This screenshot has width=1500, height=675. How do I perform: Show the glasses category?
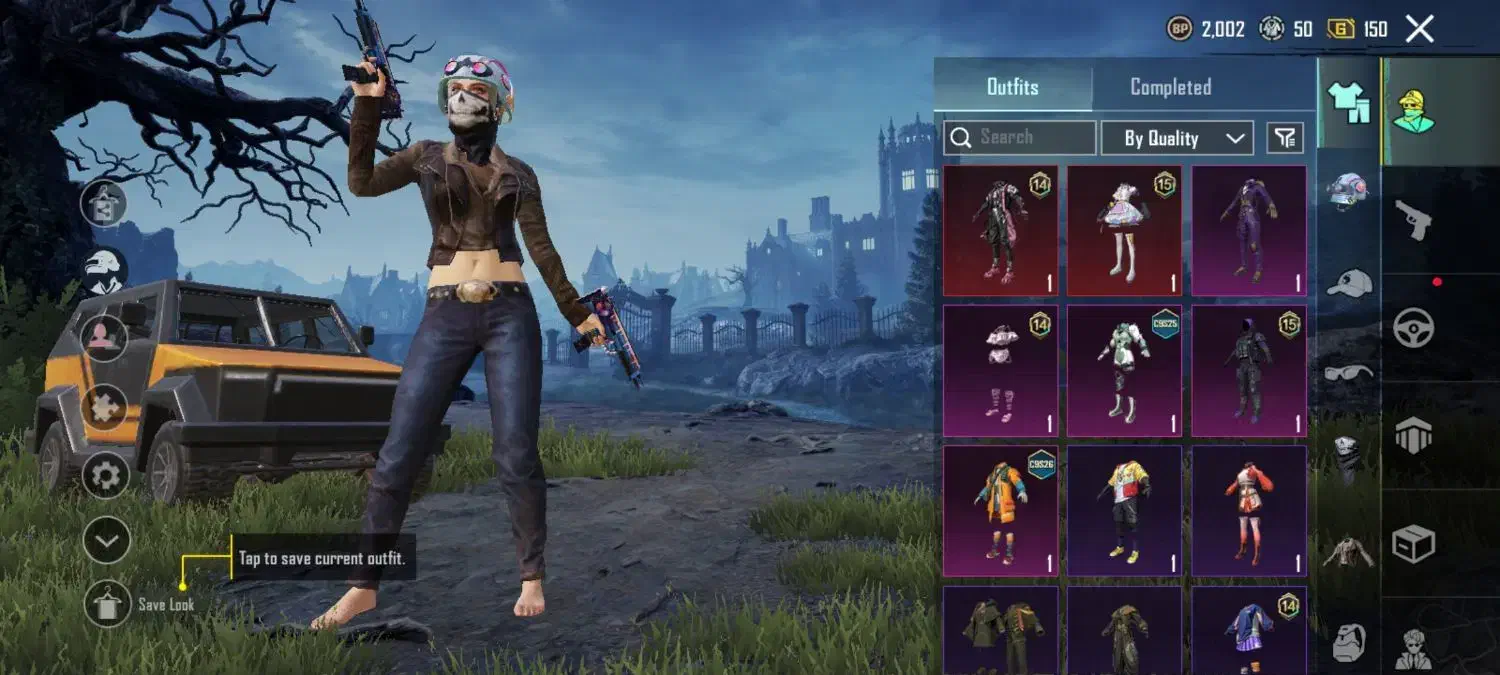click(x=1348, y=373)
